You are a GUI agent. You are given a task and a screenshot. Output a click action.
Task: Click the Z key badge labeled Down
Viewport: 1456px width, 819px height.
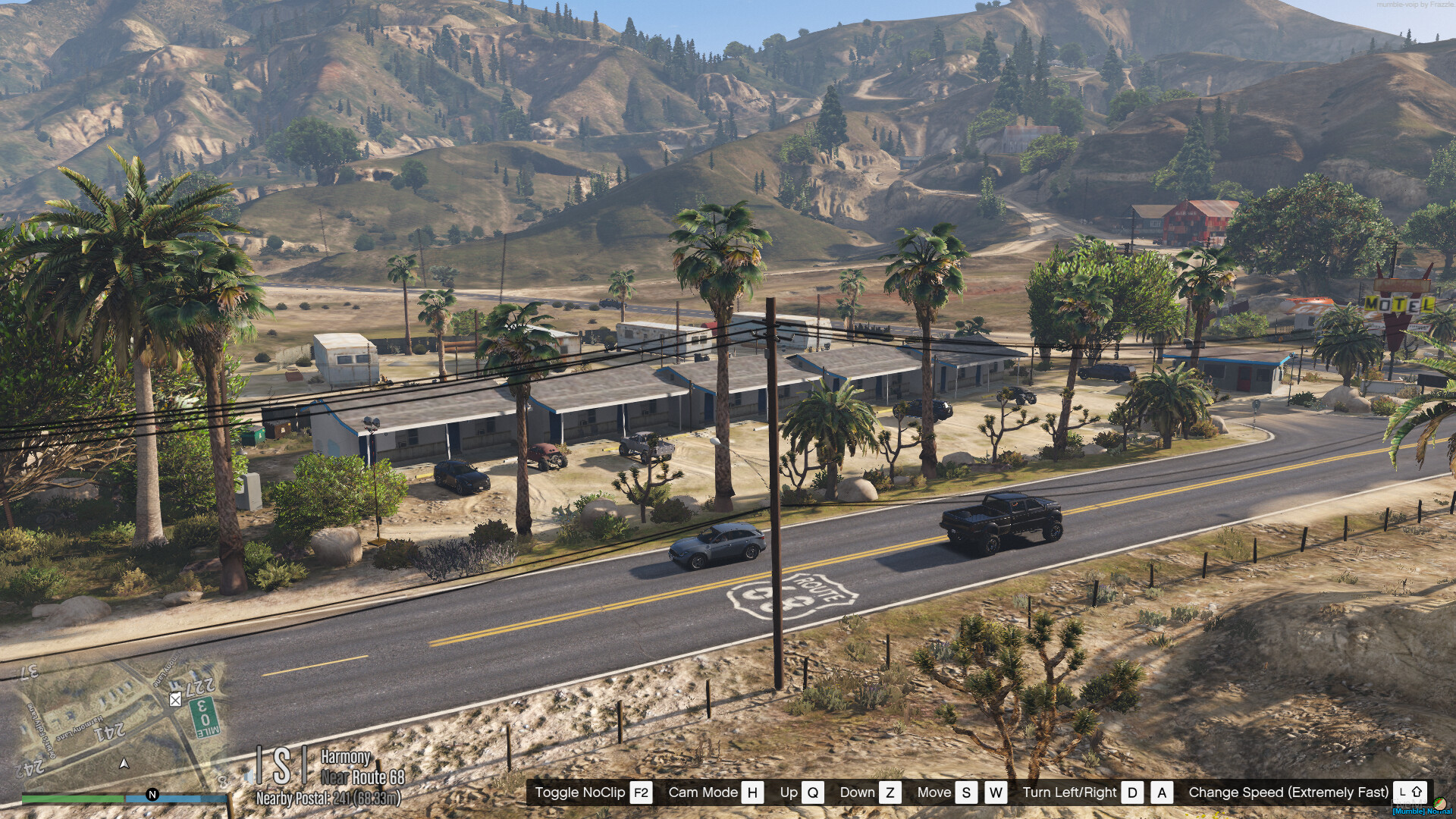click(890, 793)
